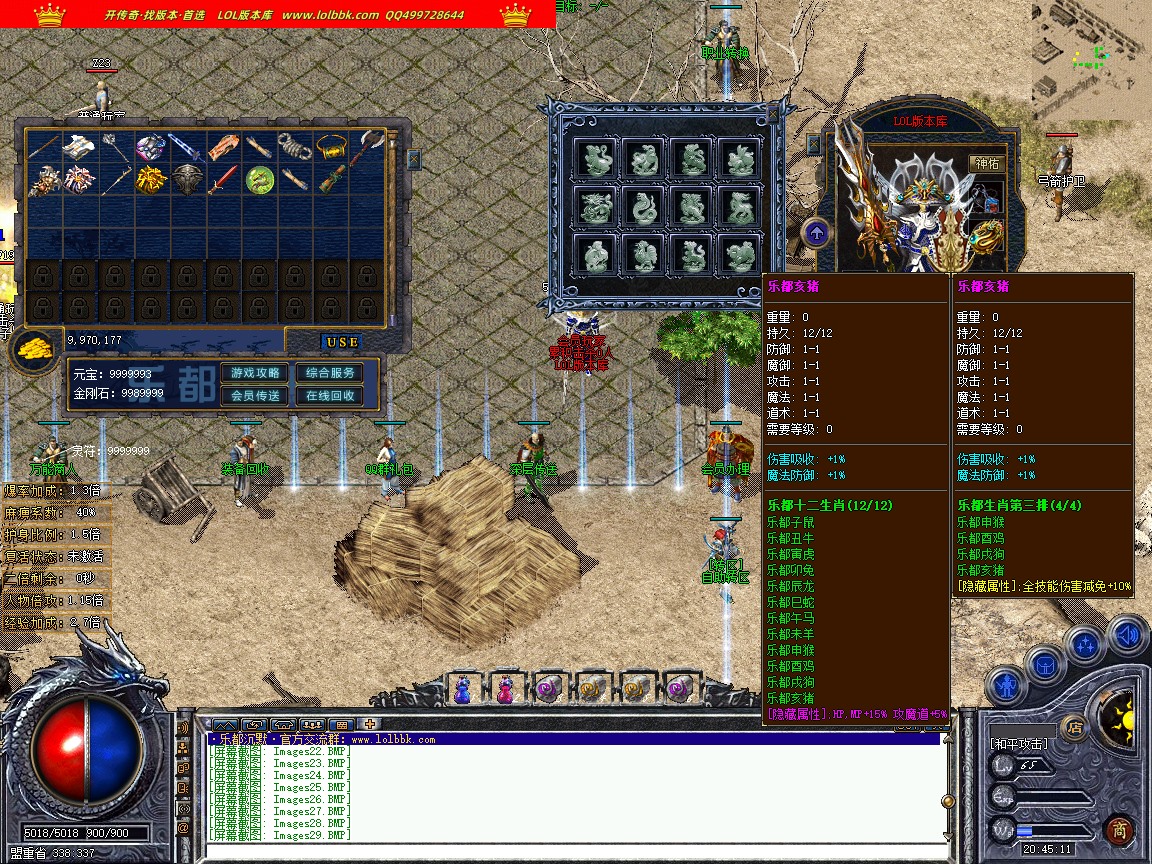The image size is (1152, 864).
Task: Open the 在线回收 online recycle button
Action: point(330,395)
